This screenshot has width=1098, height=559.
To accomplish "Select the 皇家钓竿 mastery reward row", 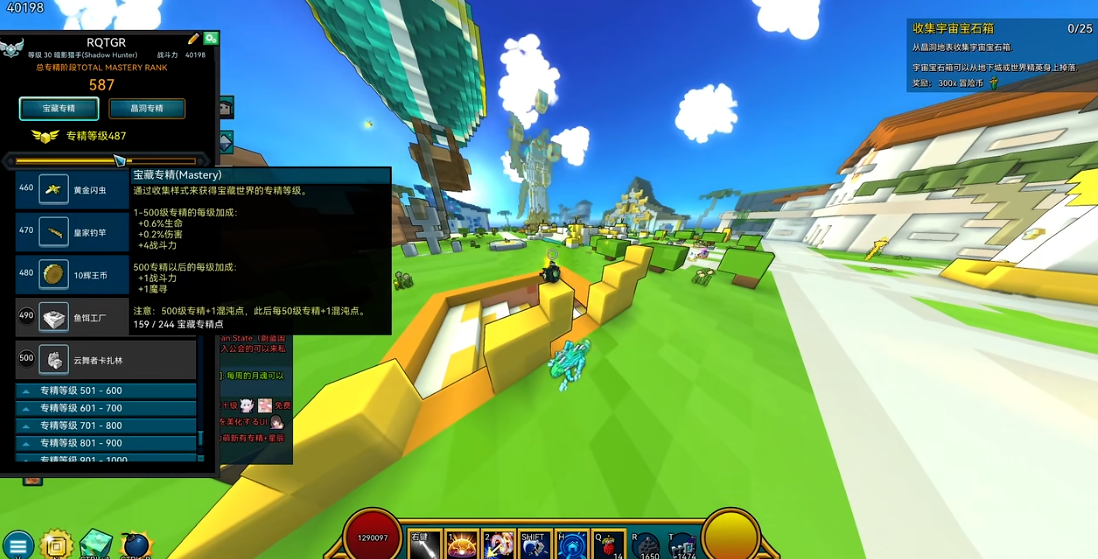I will (73, 232).
